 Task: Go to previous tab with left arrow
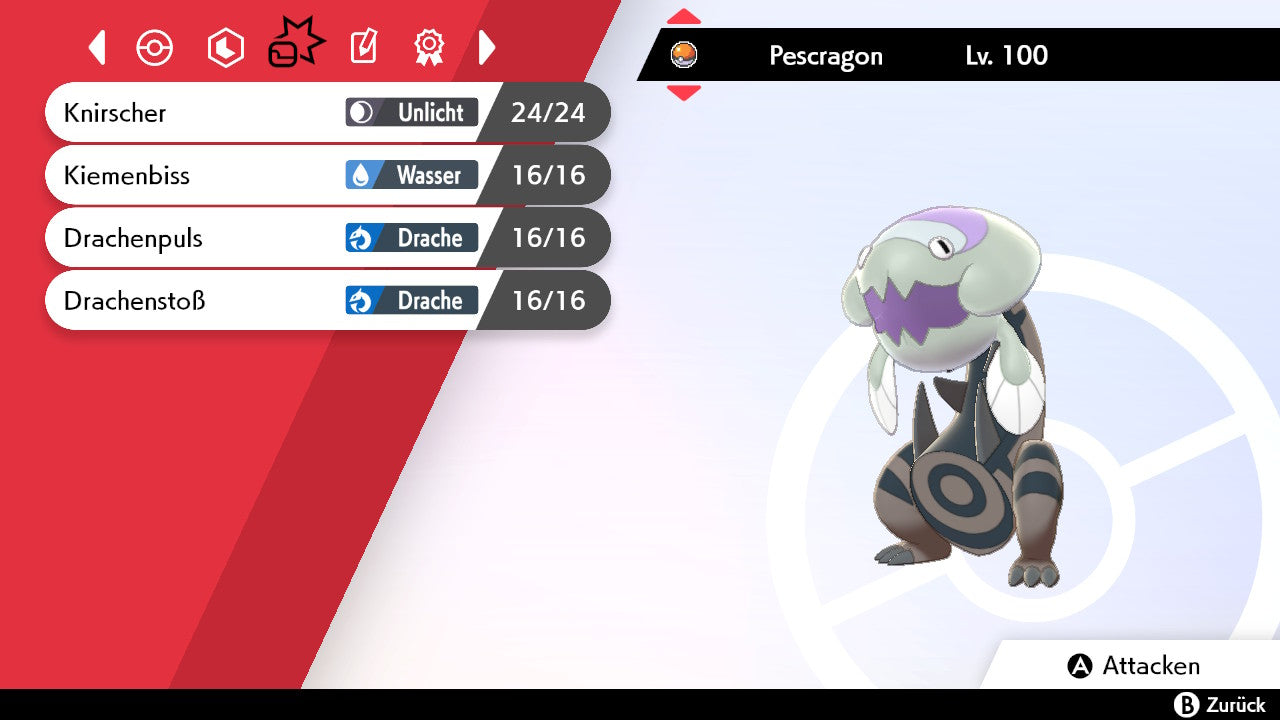[97, 47]
